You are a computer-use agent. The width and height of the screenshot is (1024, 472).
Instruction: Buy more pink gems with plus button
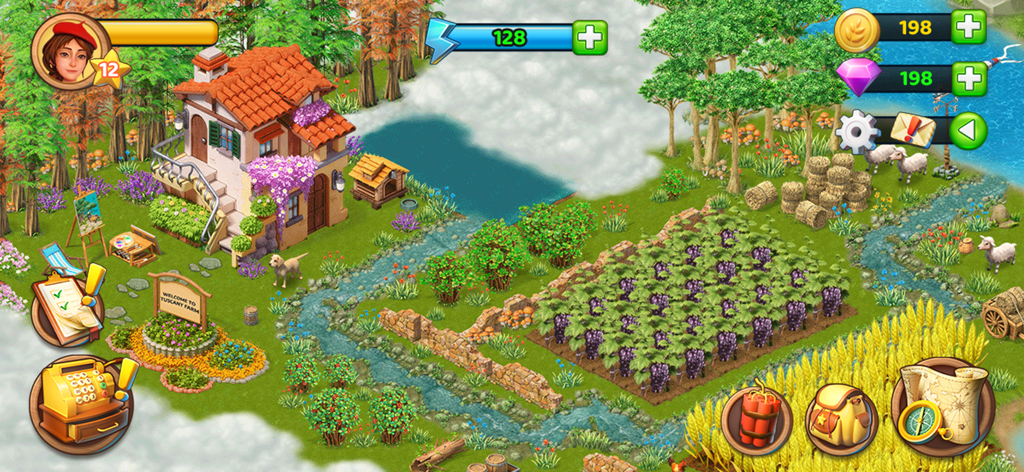[968, 77]
